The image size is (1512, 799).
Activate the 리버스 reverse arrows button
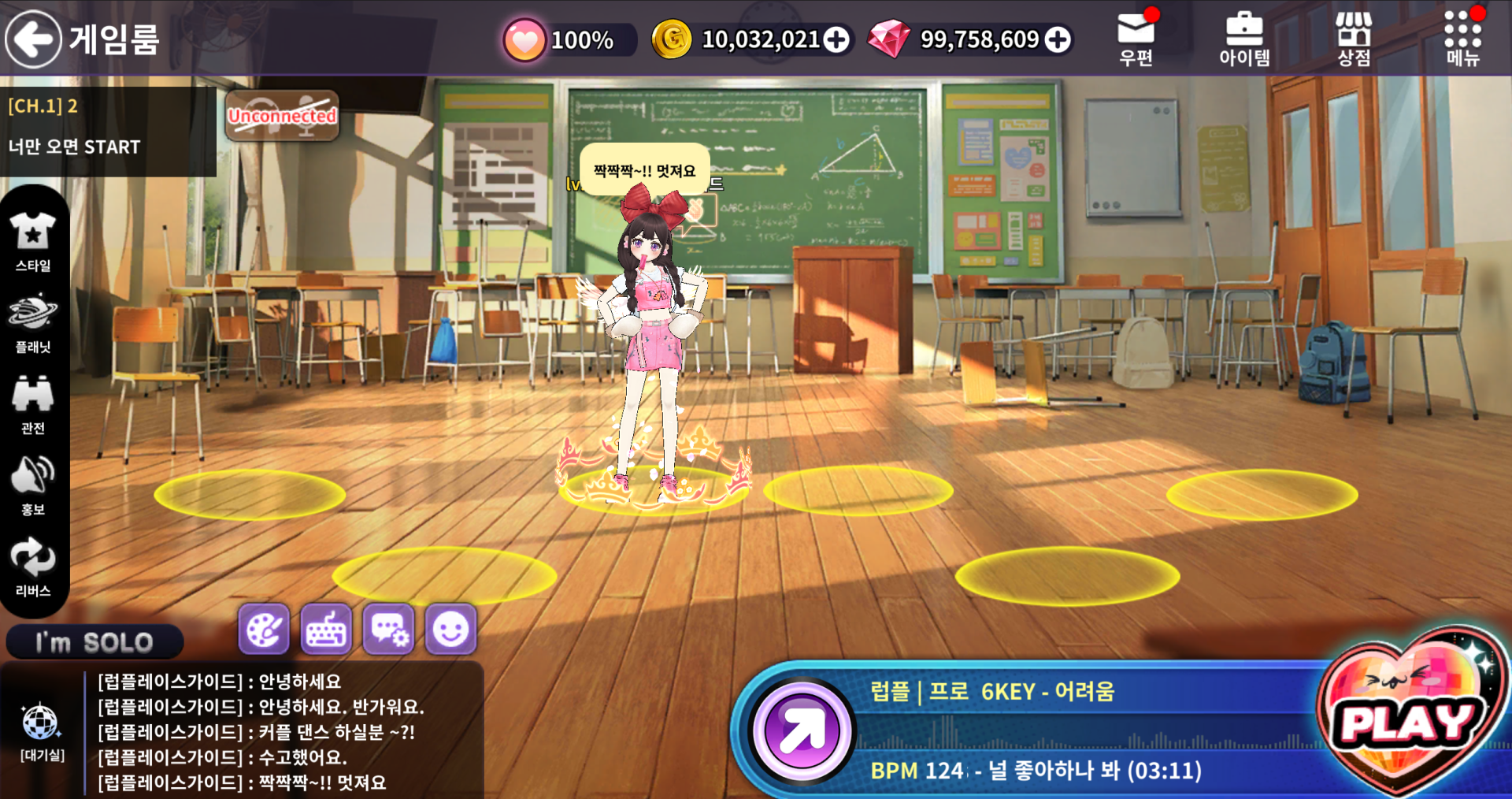[33, 567]
